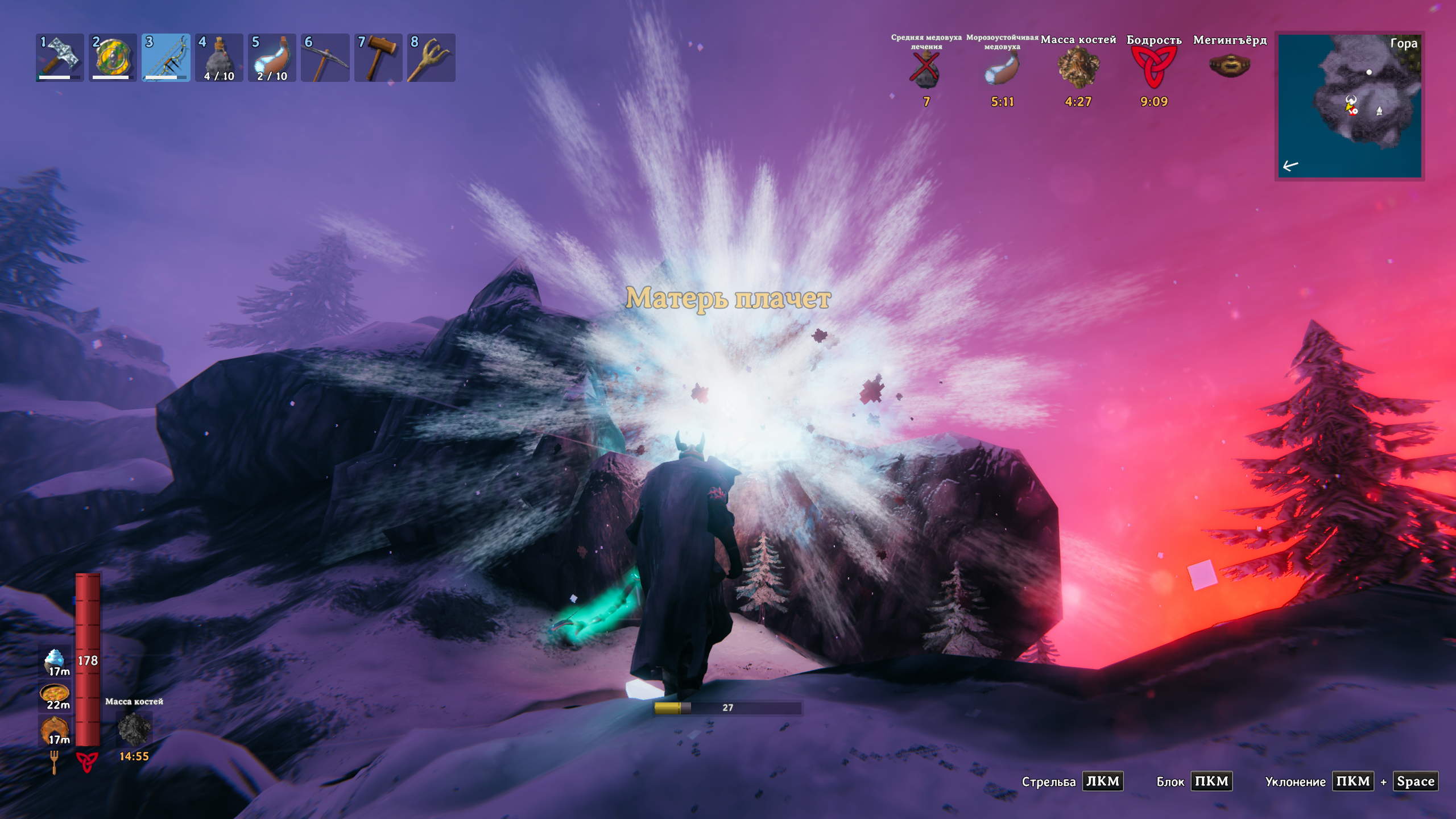Choose the pickaxe in hotbar slot 6

325,57
